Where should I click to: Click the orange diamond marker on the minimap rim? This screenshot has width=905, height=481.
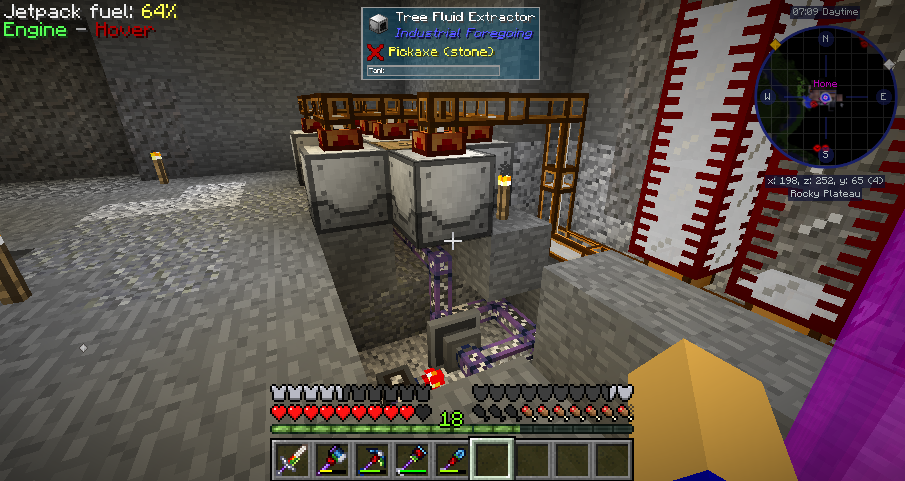pyautogui.click(x=774, y=45)
